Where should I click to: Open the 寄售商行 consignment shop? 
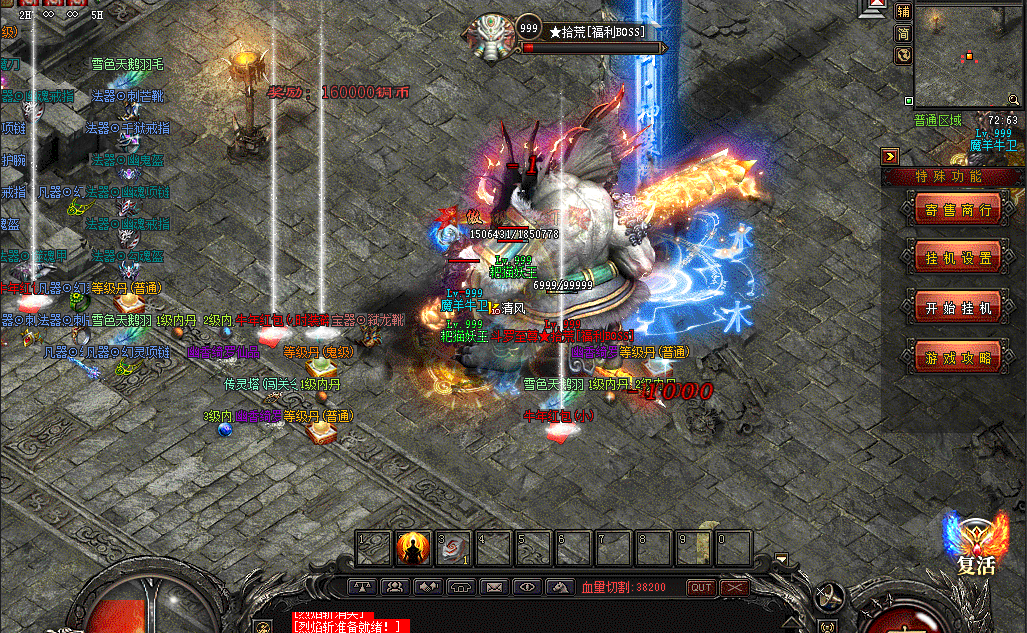[x=958, y=209]
